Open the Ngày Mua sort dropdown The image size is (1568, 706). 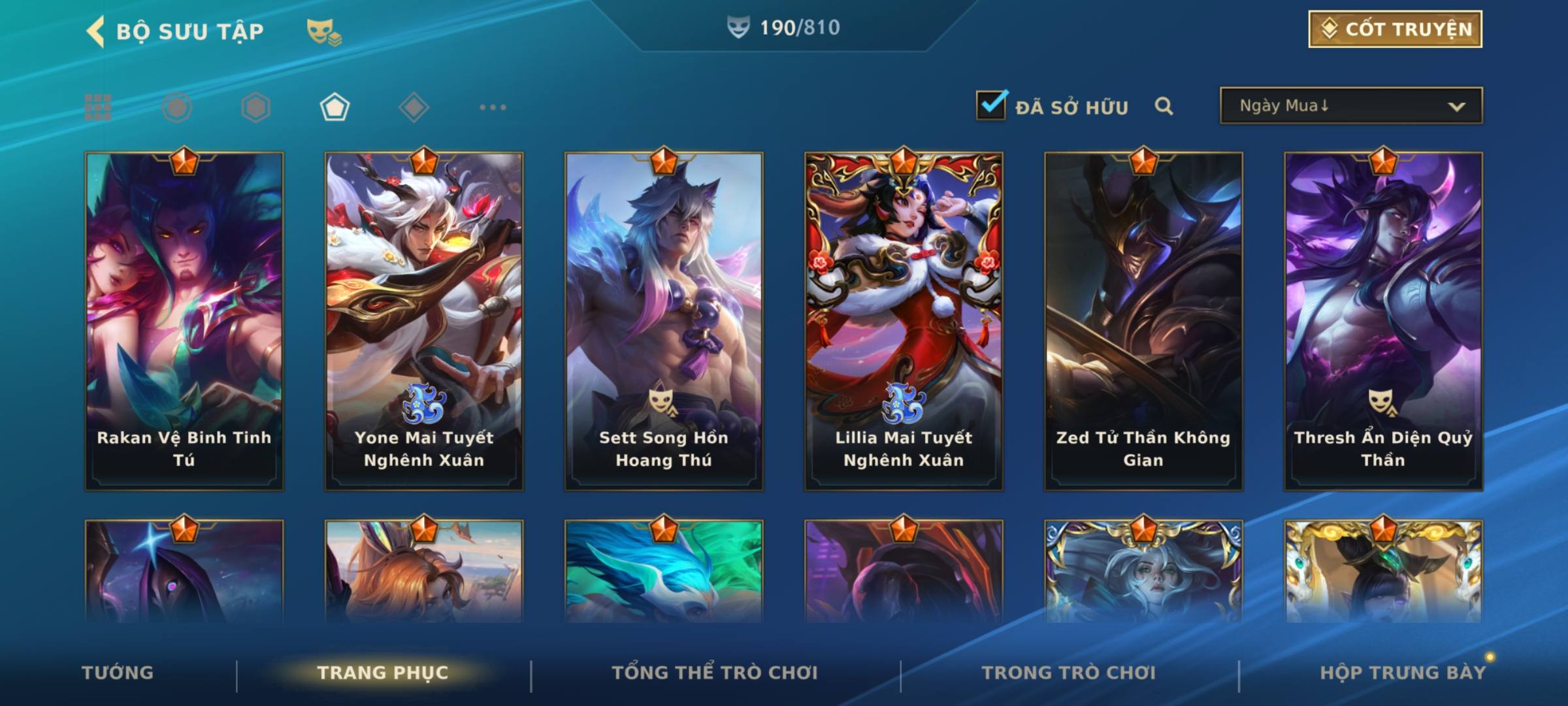click(1351, 106)
